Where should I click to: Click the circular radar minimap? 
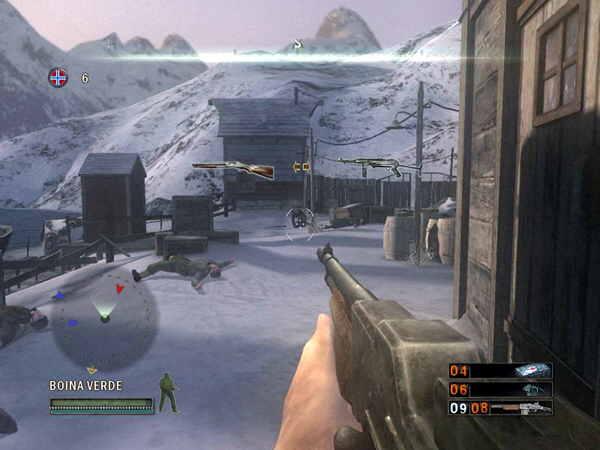click(x=104, y=317)
